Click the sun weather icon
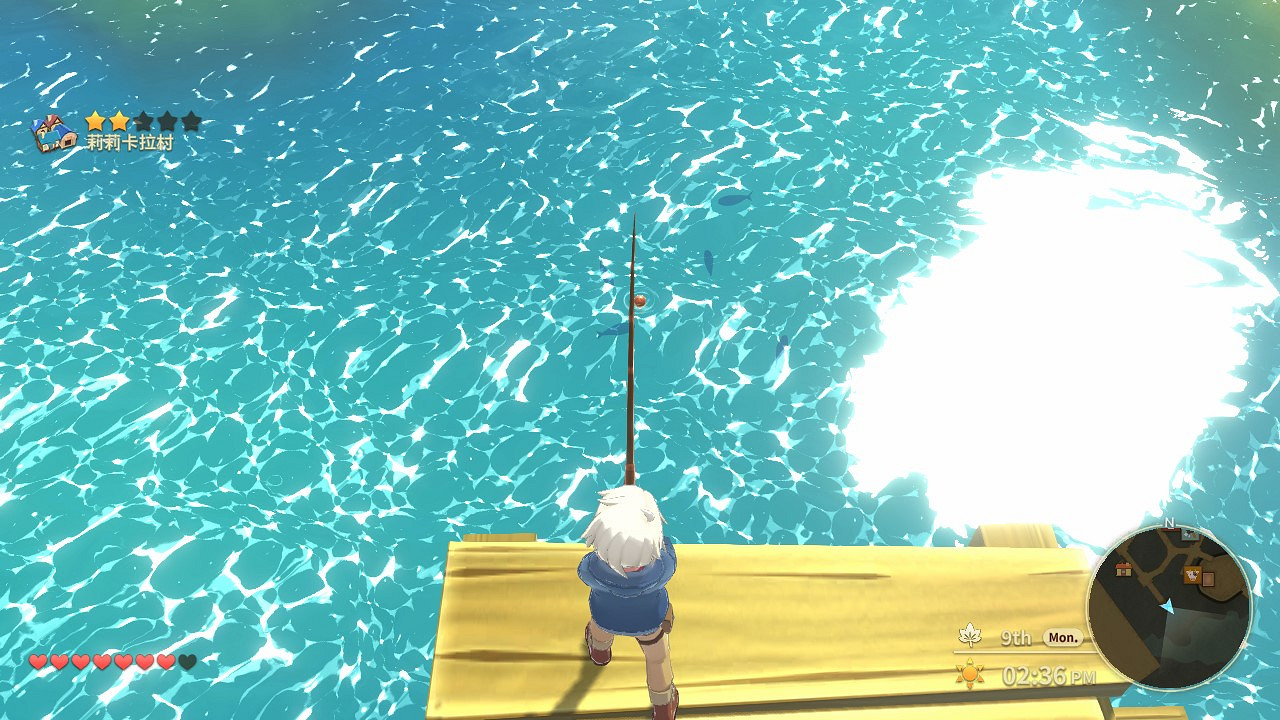The width and height of the screenshot is (1280, 720). 968,674
